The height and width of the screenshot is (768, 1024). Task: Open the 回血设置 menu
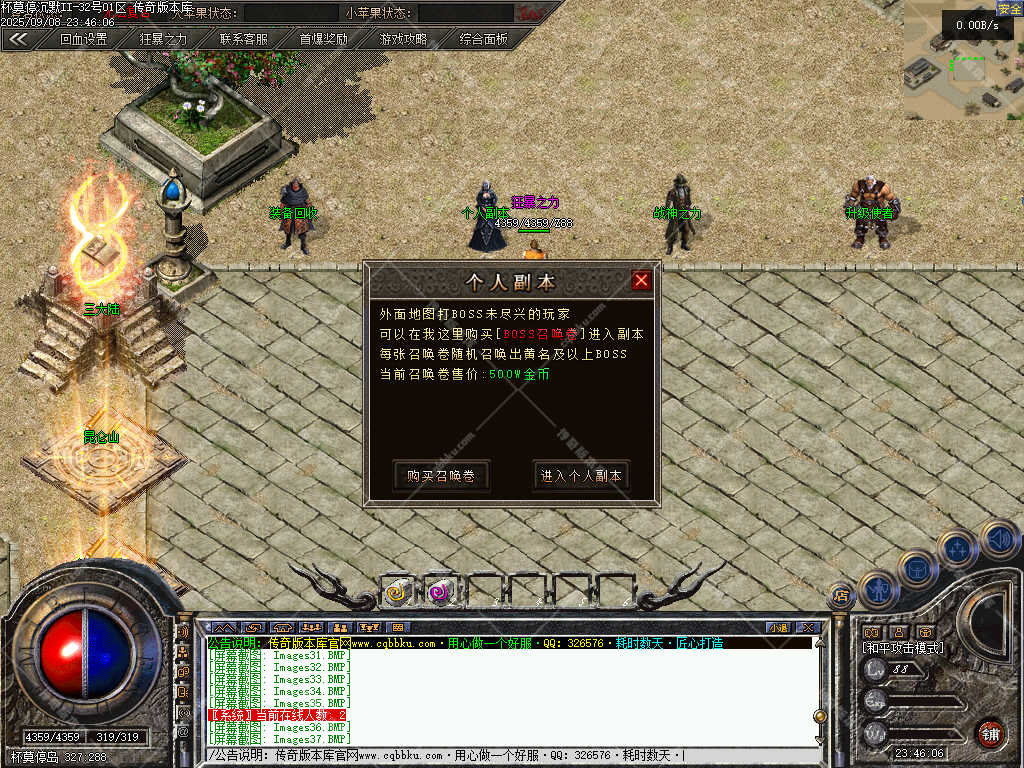(x=83, y=40)
